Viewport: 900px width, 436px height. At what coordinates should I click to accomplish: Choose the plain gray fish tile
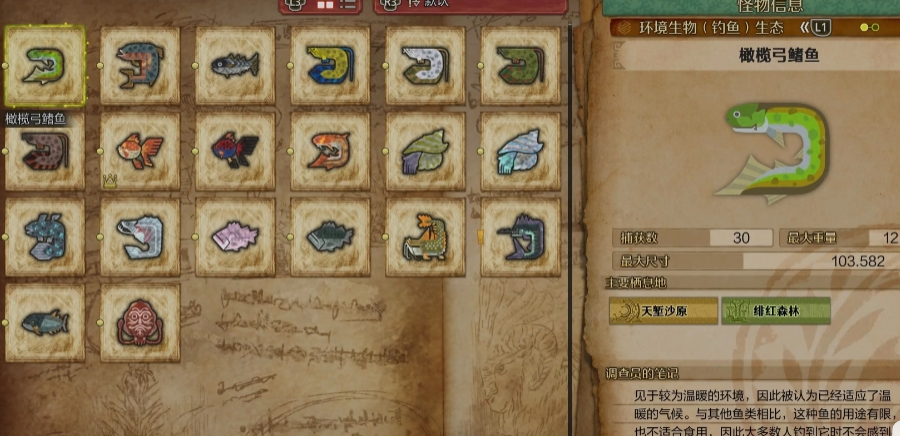pos(235,65)
